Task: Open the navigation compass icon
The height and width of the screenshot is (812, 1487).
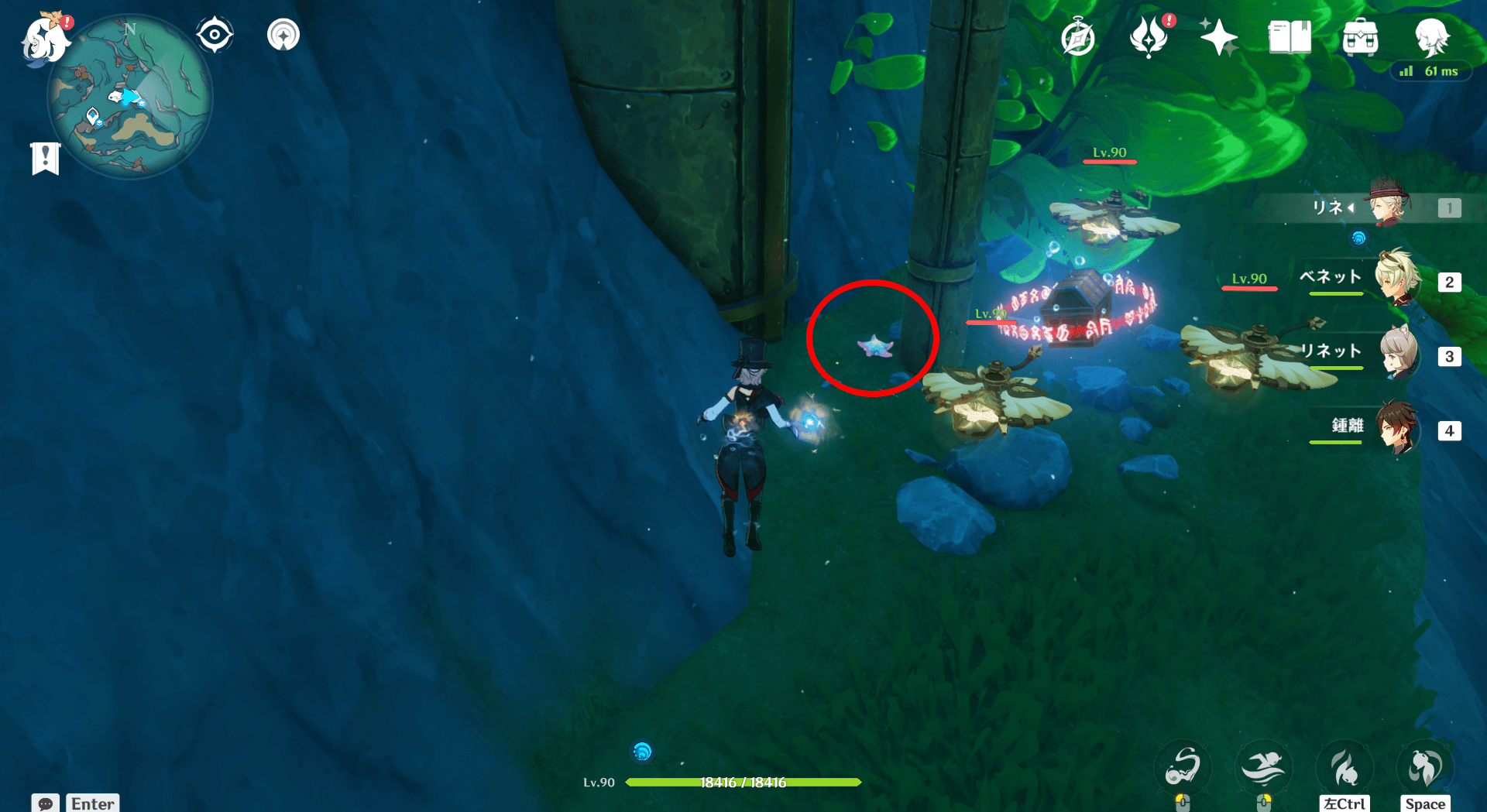Action: (215, 33)
